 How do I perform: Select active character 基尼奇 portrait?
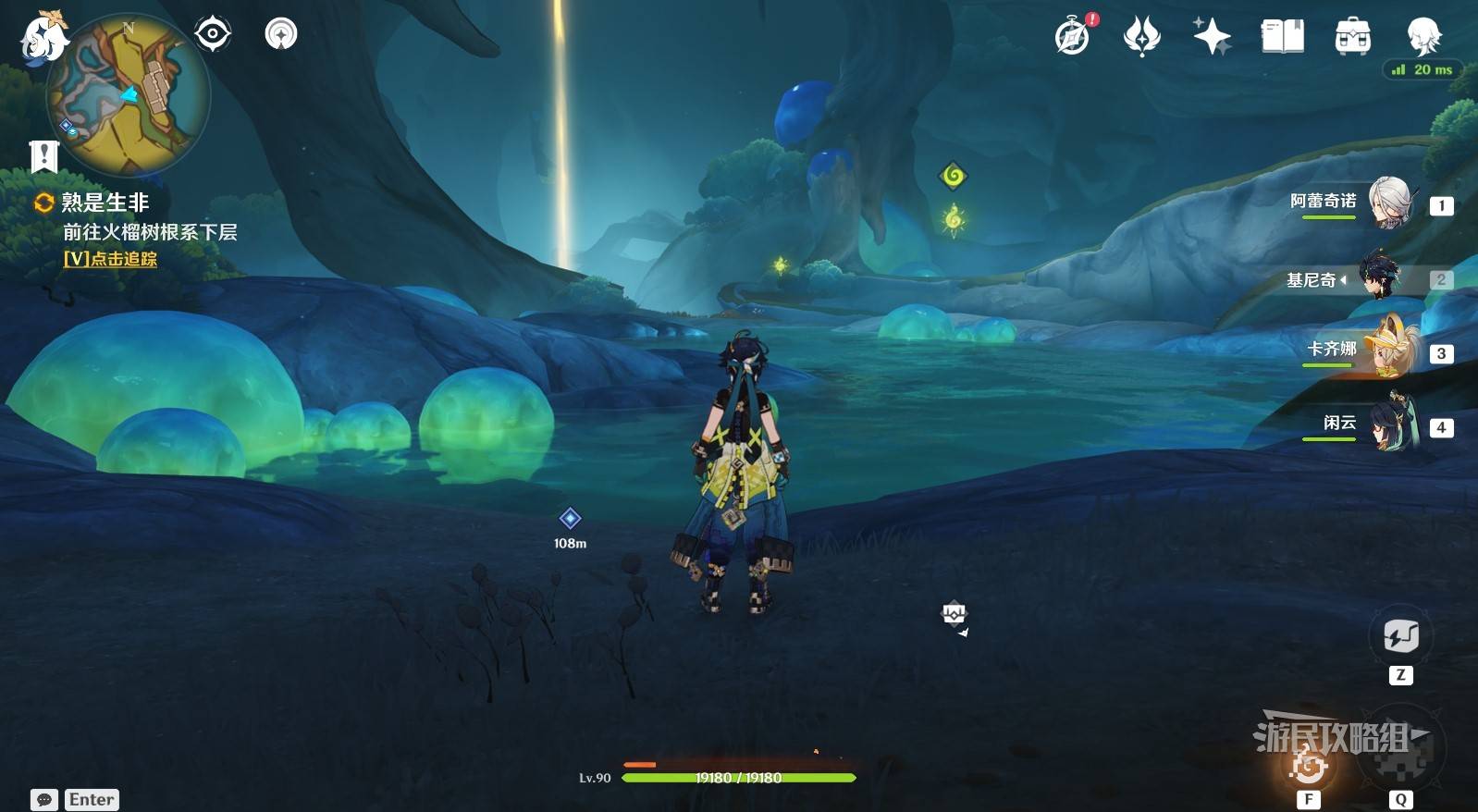pyautogui.click(x=1380, y=277)
